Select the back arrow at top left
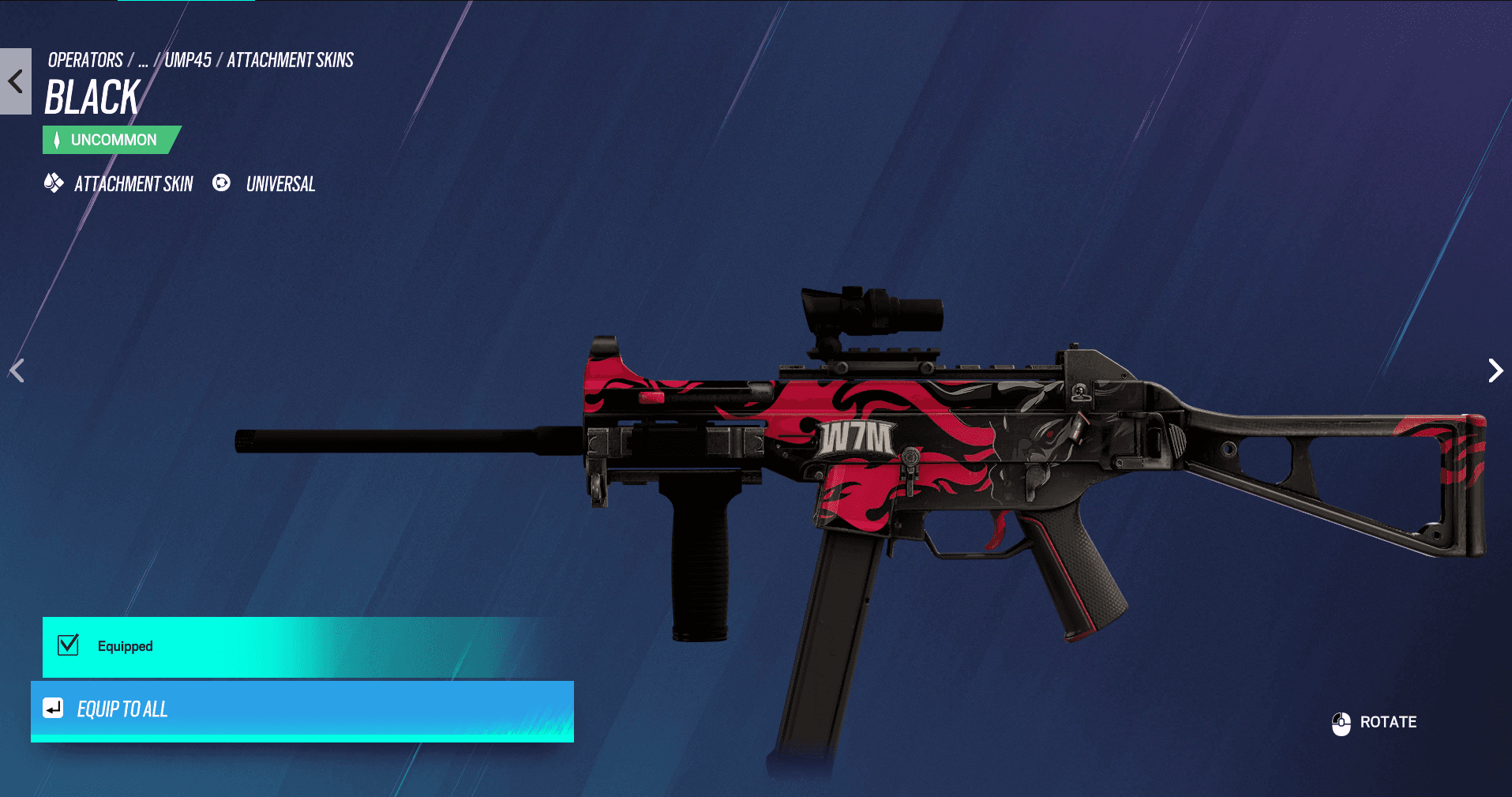The width and height of the screenshot is (1512, 797). [14, 80]
